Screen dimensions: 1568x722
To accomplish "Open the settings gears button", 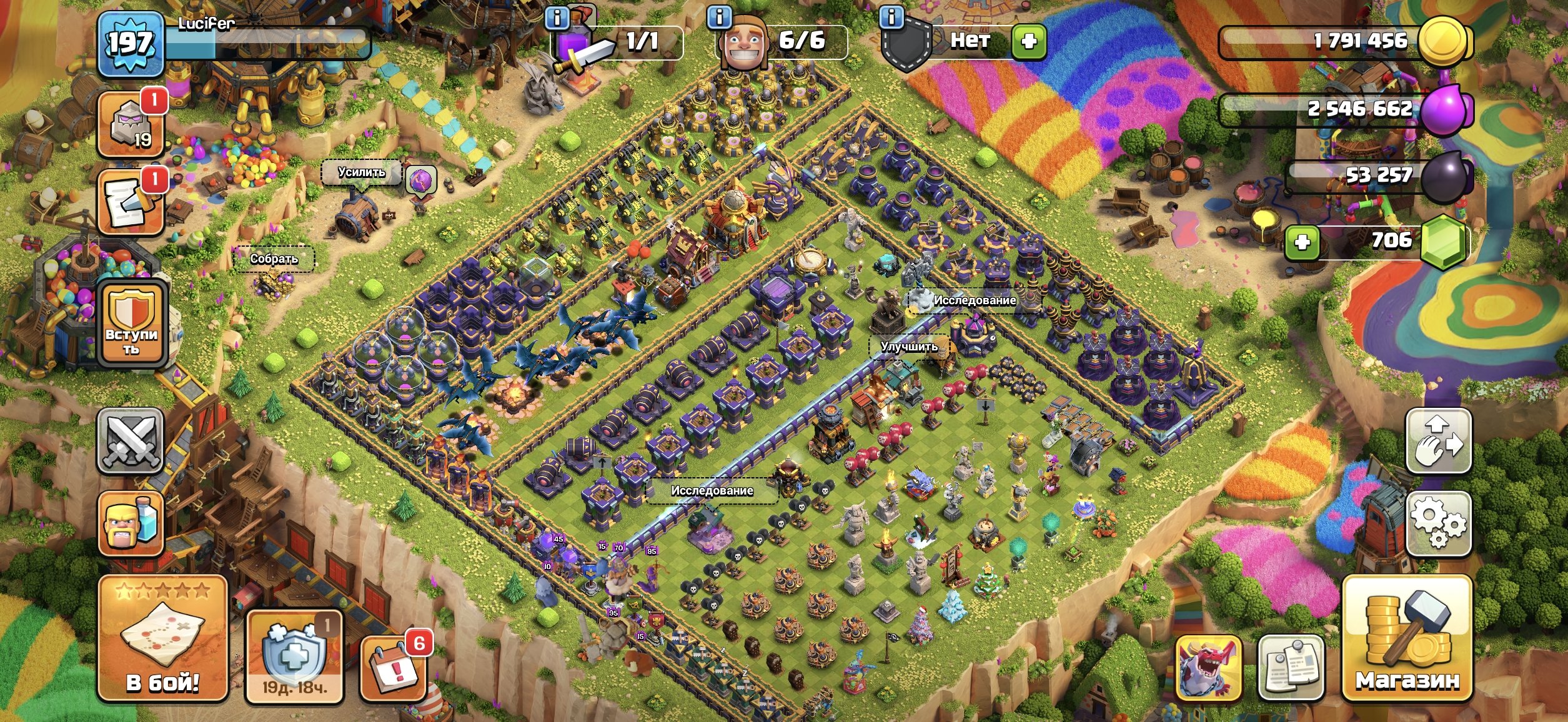I will click(1438, 523).
